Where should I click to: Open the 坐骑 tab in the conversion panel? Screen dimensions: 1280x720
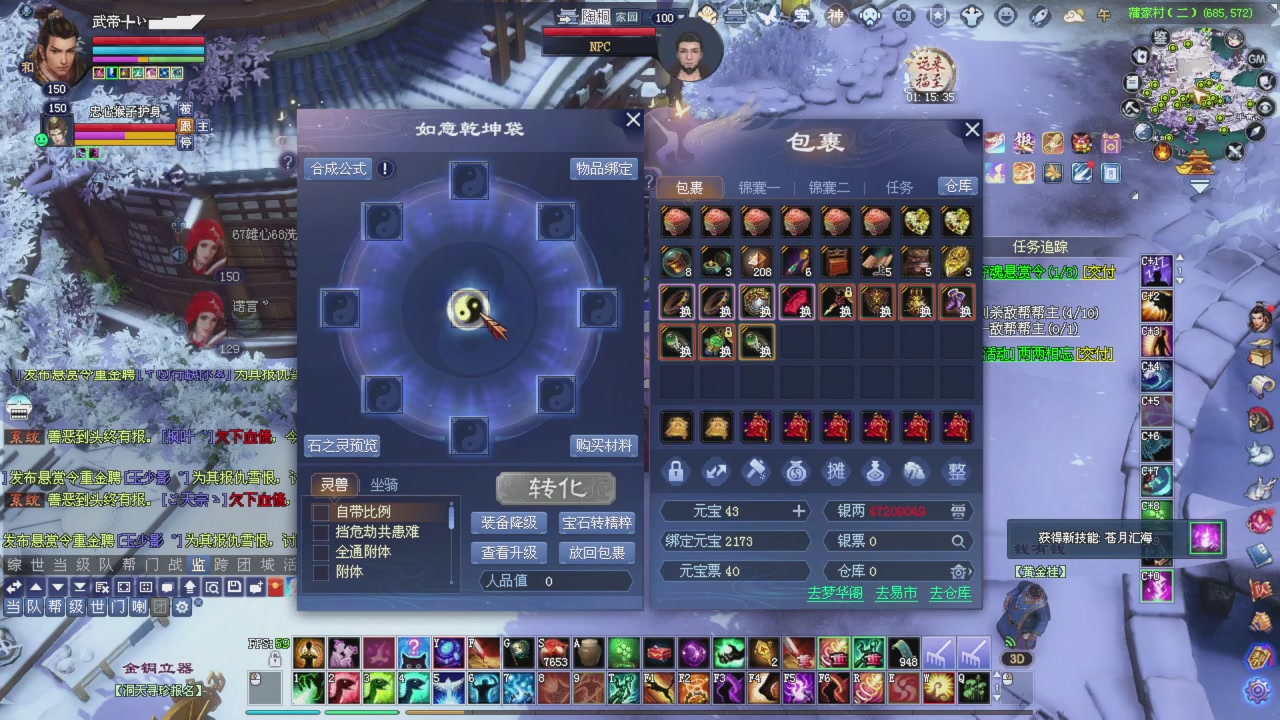(384, 485)
